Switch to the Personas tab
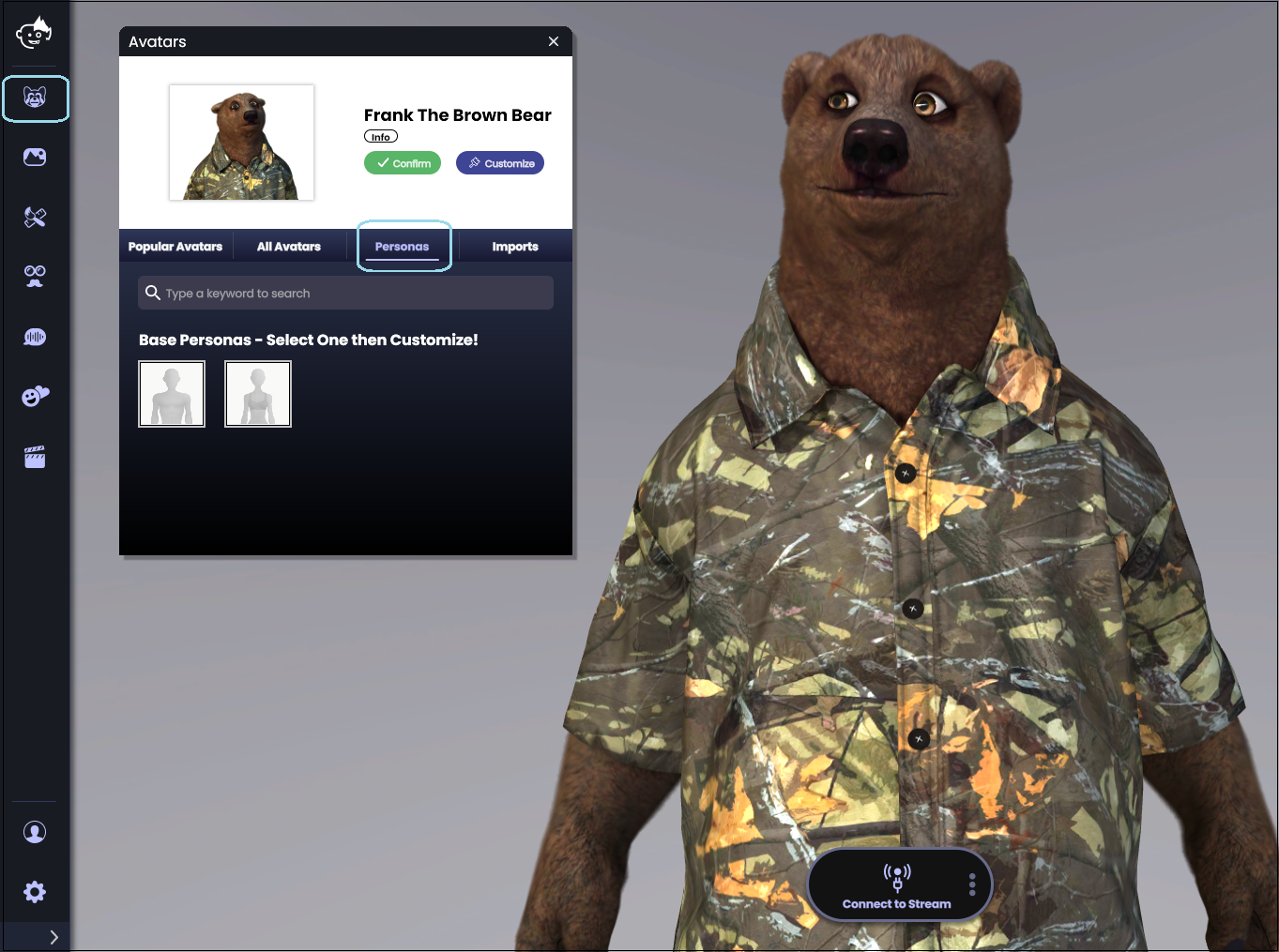 402,246
